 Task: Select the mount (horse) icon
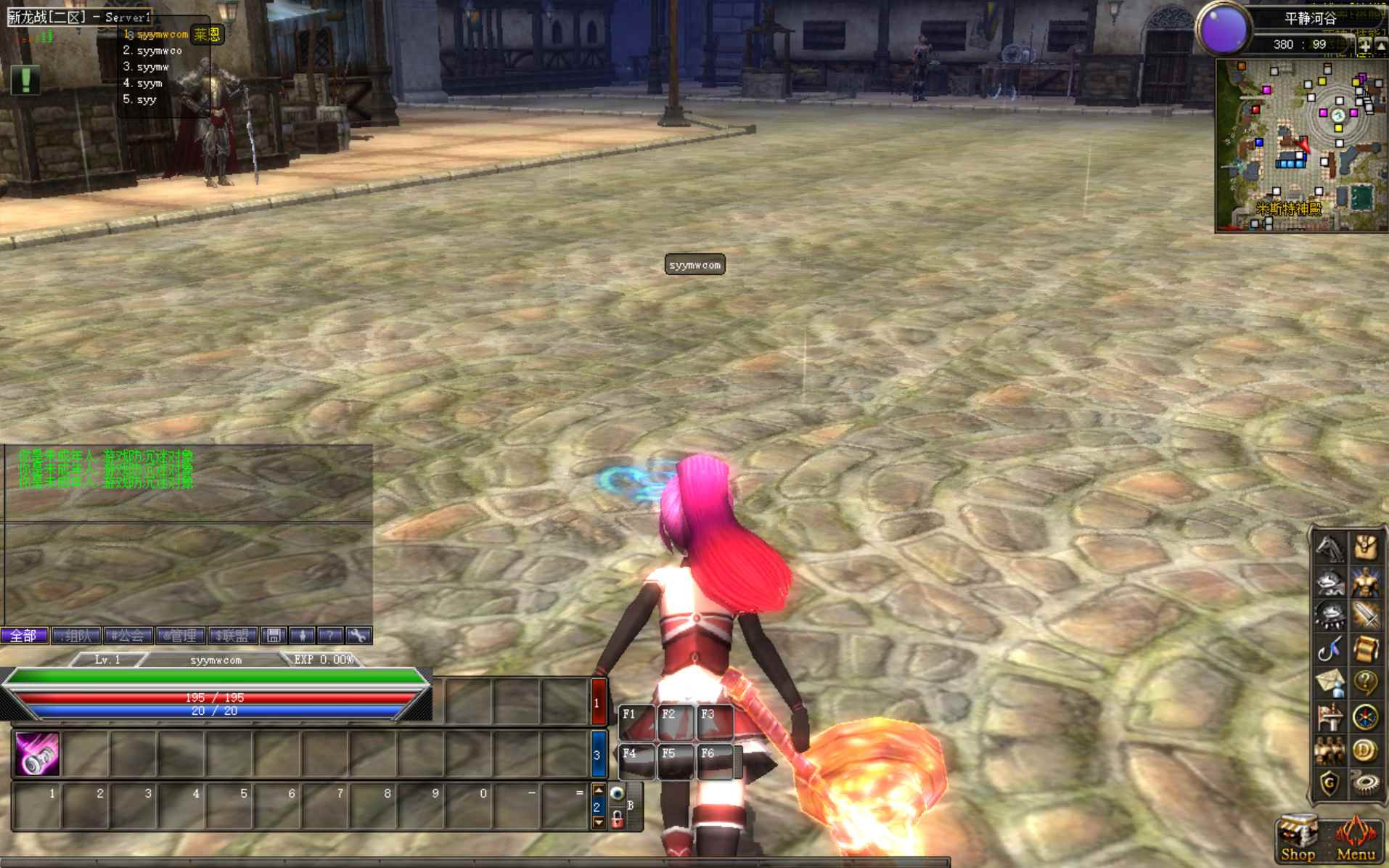[1331, 548]
